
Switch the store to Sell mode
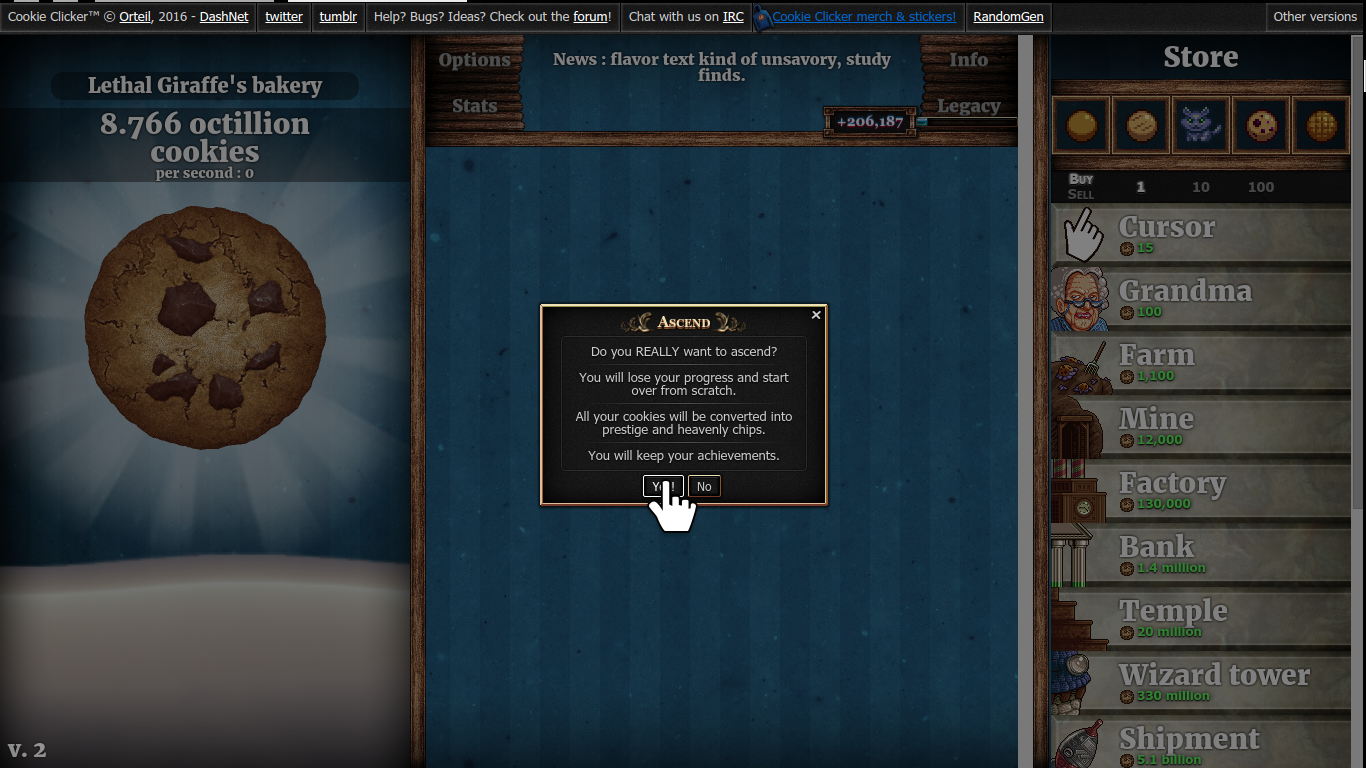point(1080,194)
